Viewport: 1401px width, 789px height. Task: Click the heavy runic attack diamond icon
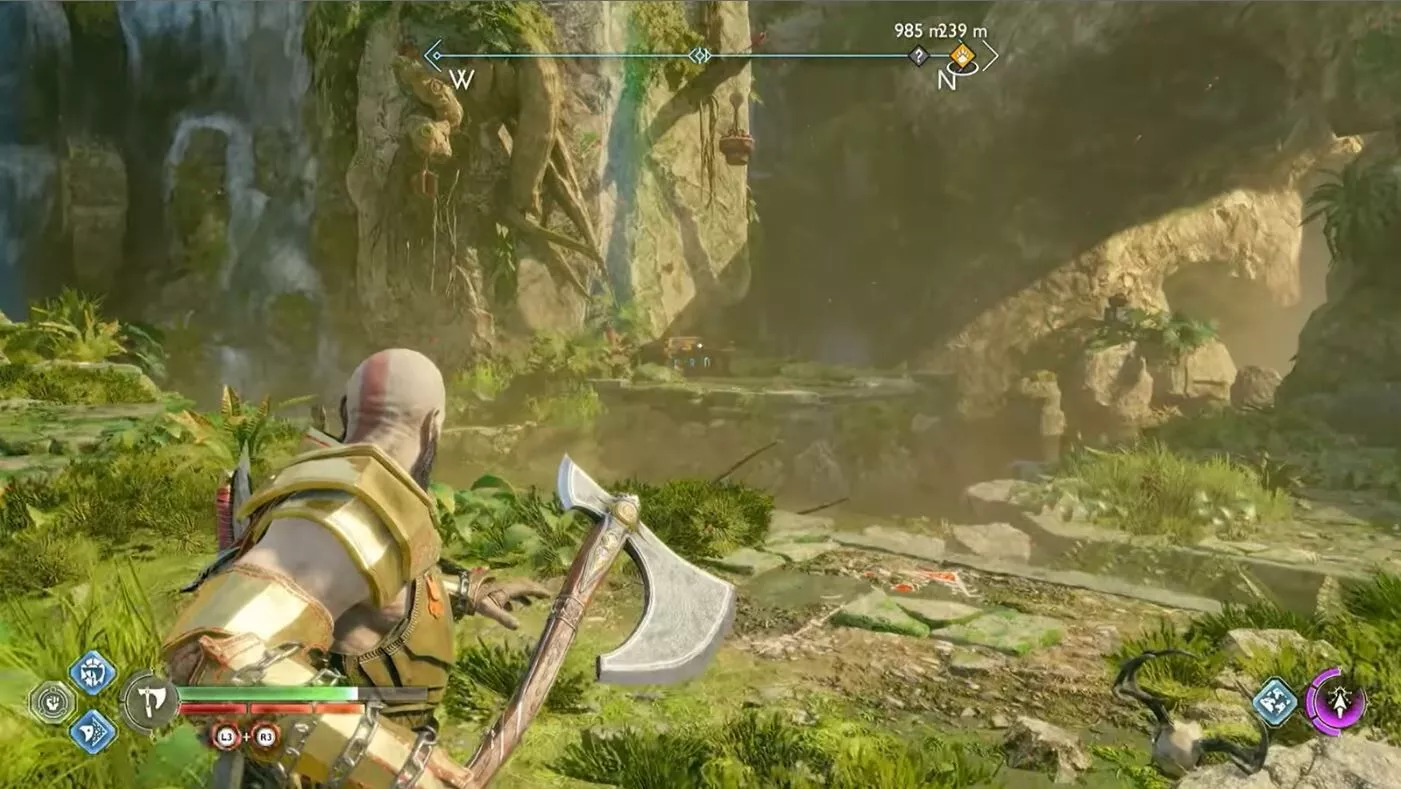pos(94,733)
